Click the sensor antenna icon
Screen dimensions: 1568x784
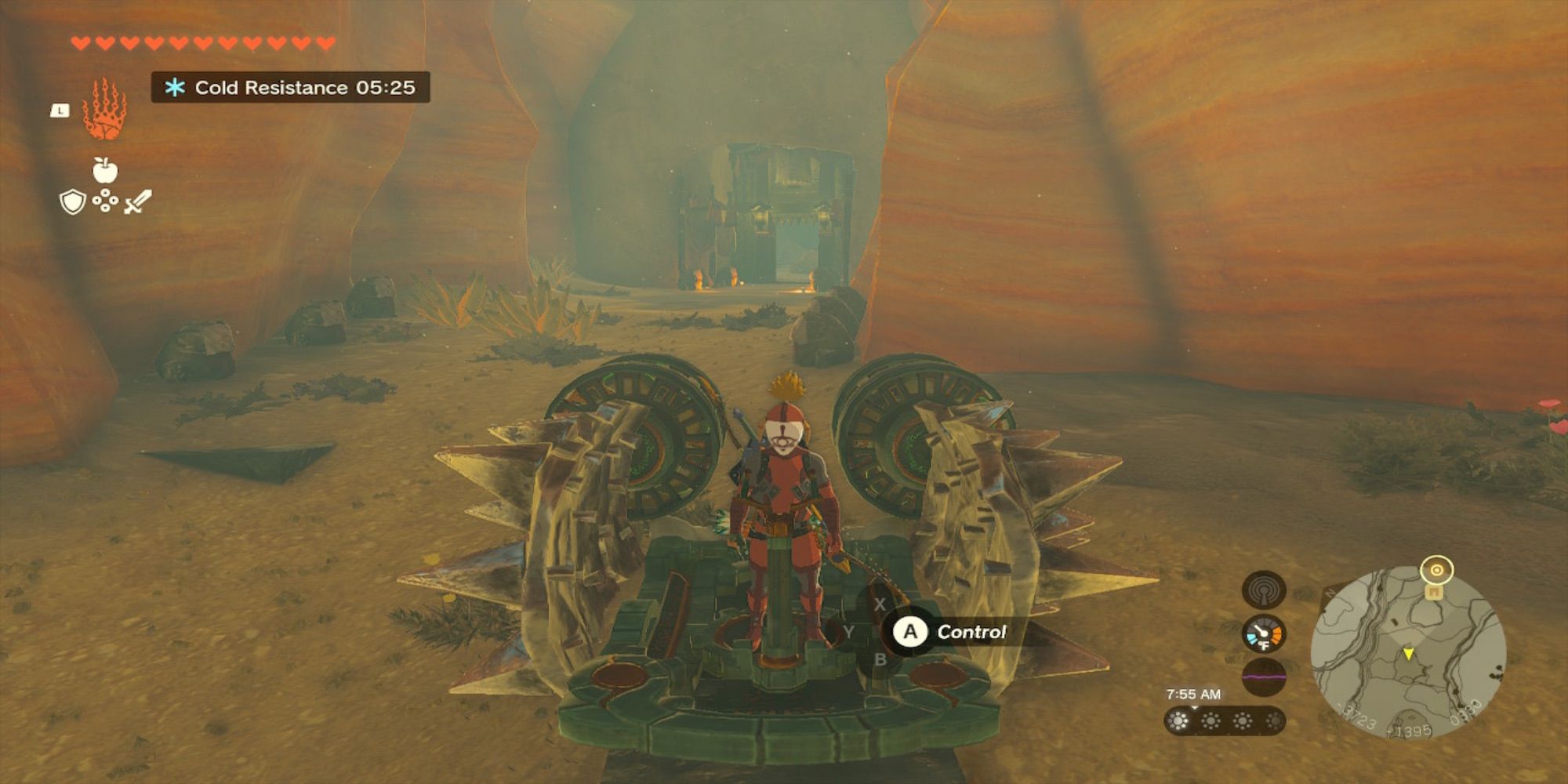tap(1263, 589)
